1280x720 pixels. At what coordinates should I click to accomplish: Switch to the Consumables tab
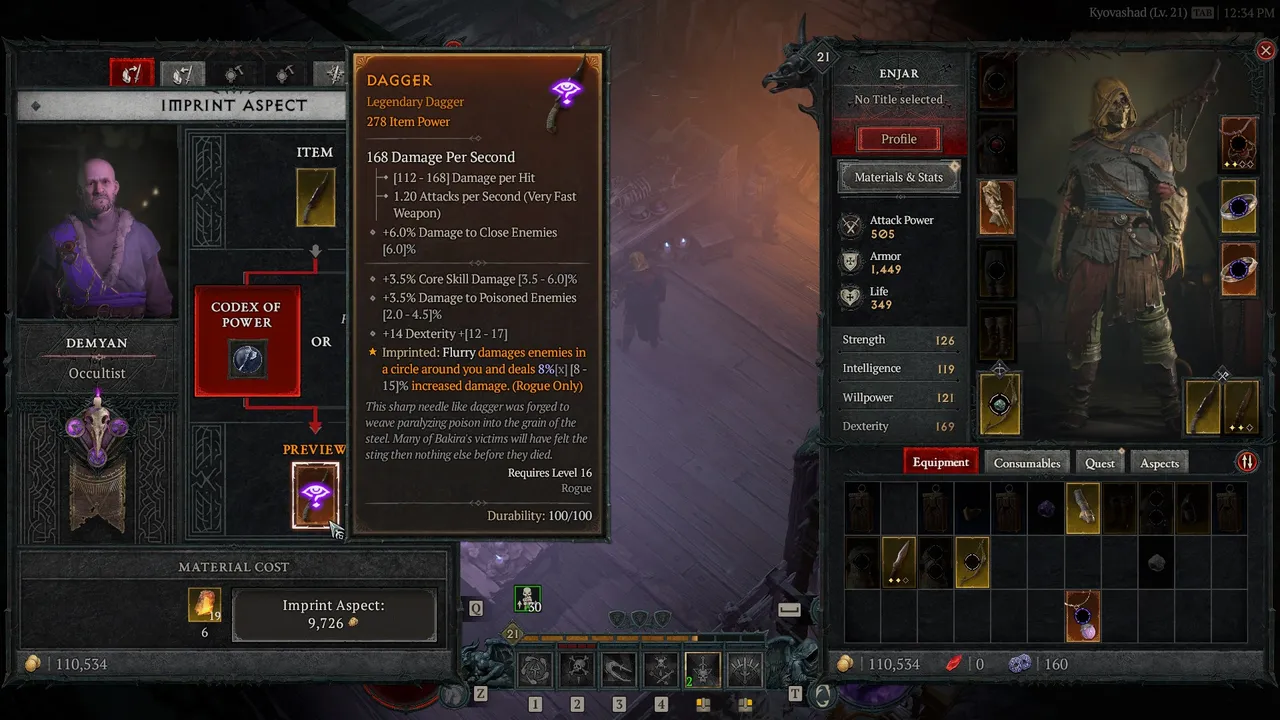(1026, 463)
